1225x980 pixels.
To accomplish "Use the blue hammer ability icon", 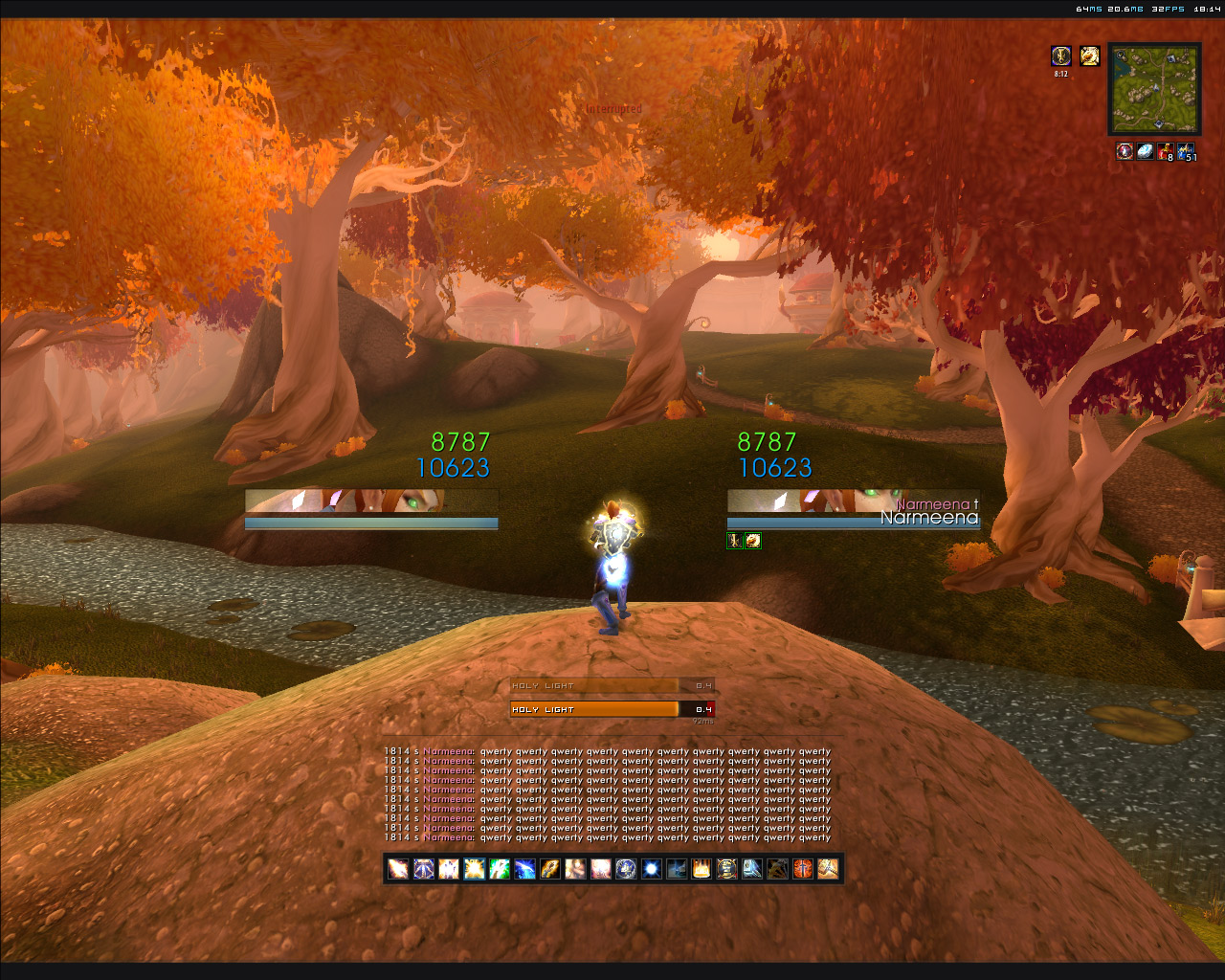I will point(752,869).
